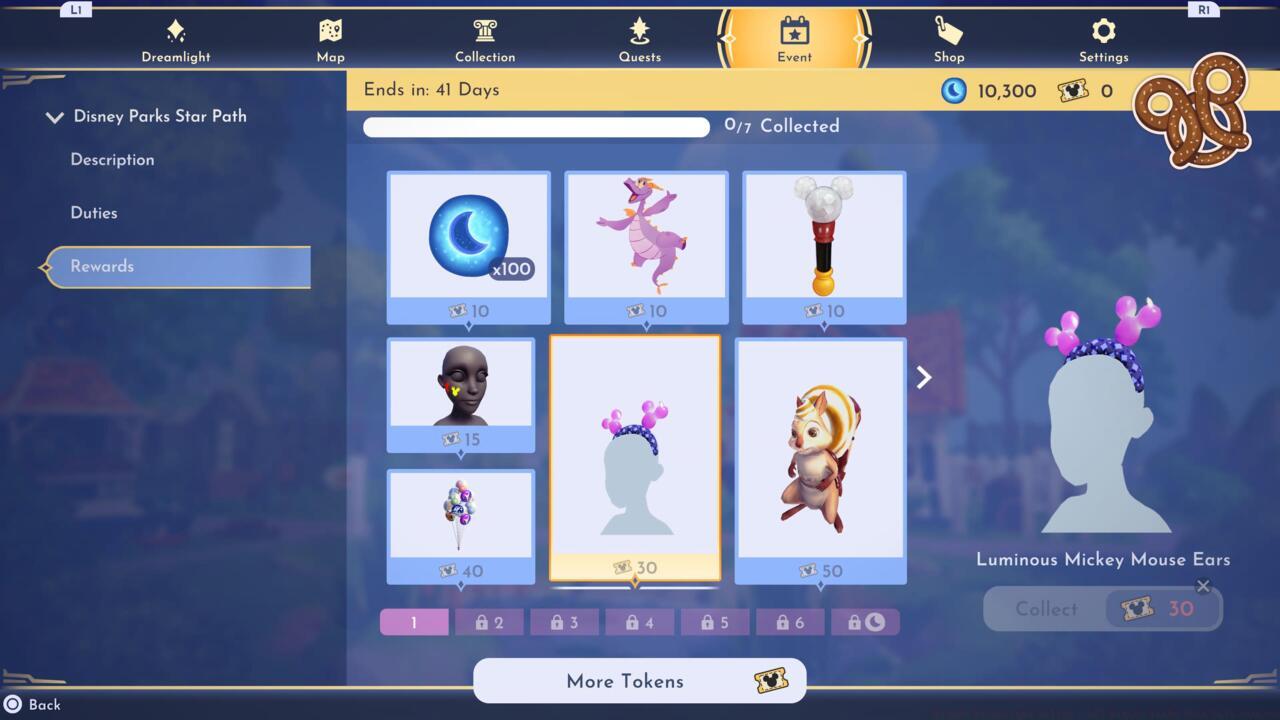Collapse the Disney Parks Star Path section

pyautogui.click(x=55, y=117)
